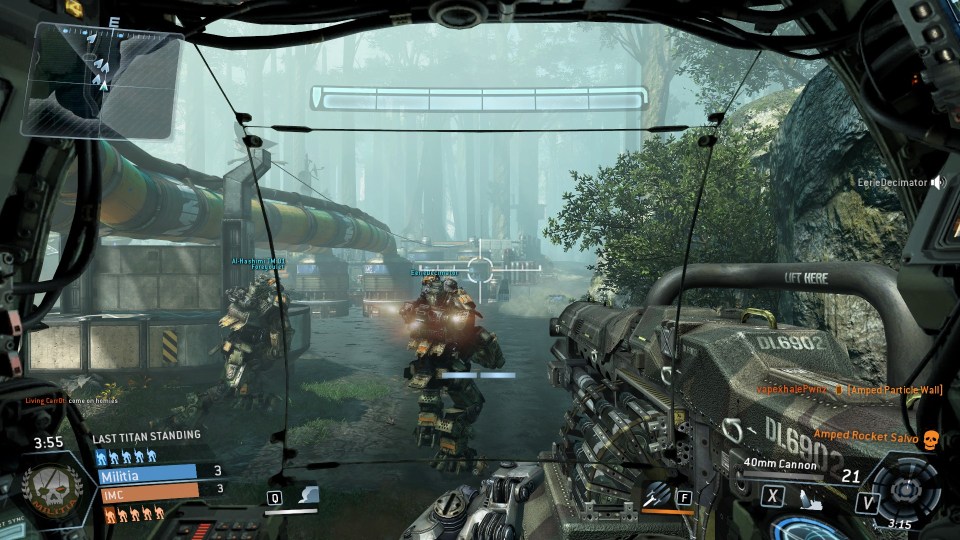Select the 40mm Cannon weapon label
The image size is (960, 540).
pos(780,463)
